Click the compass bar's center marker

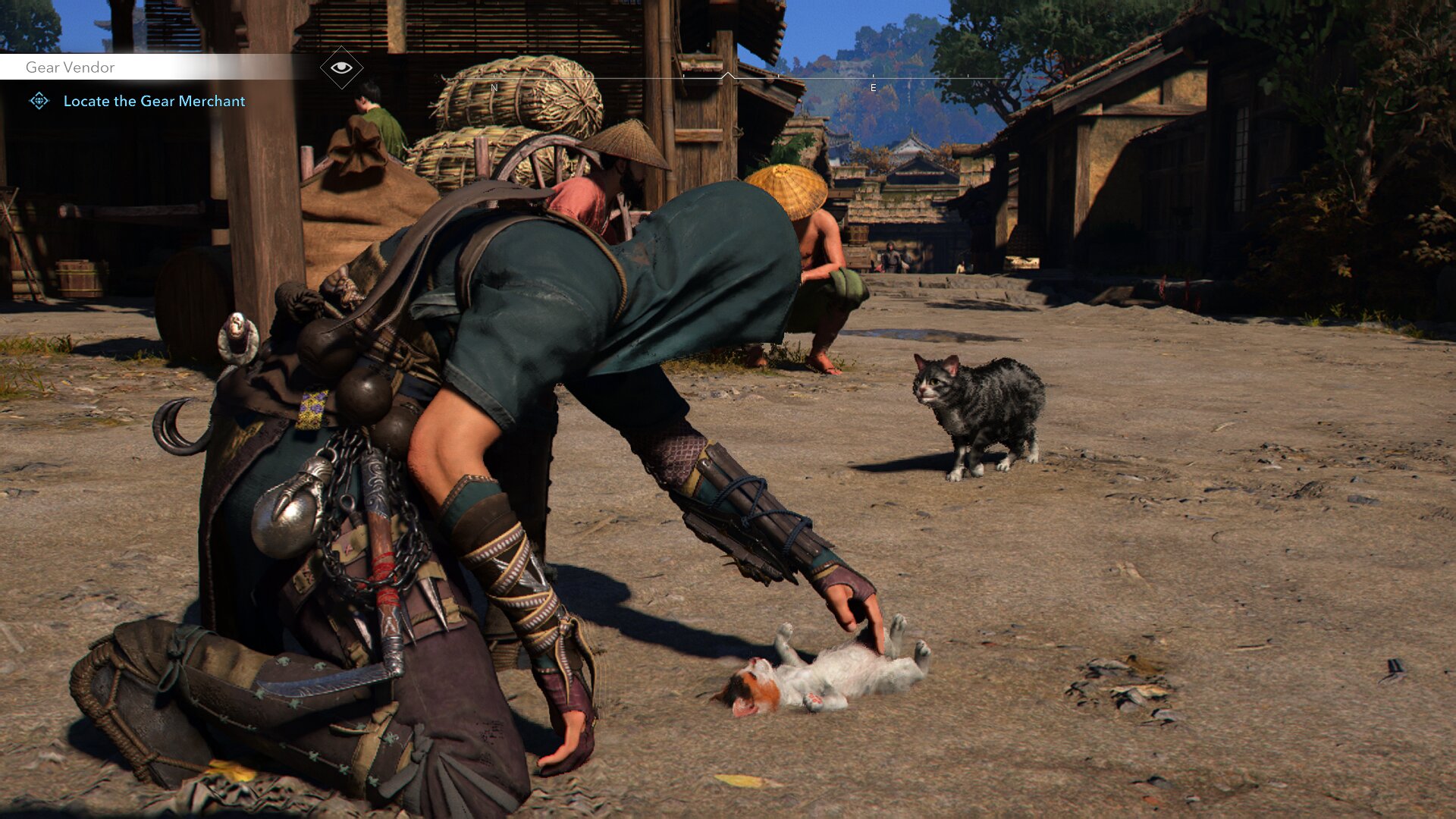[727, 76]
